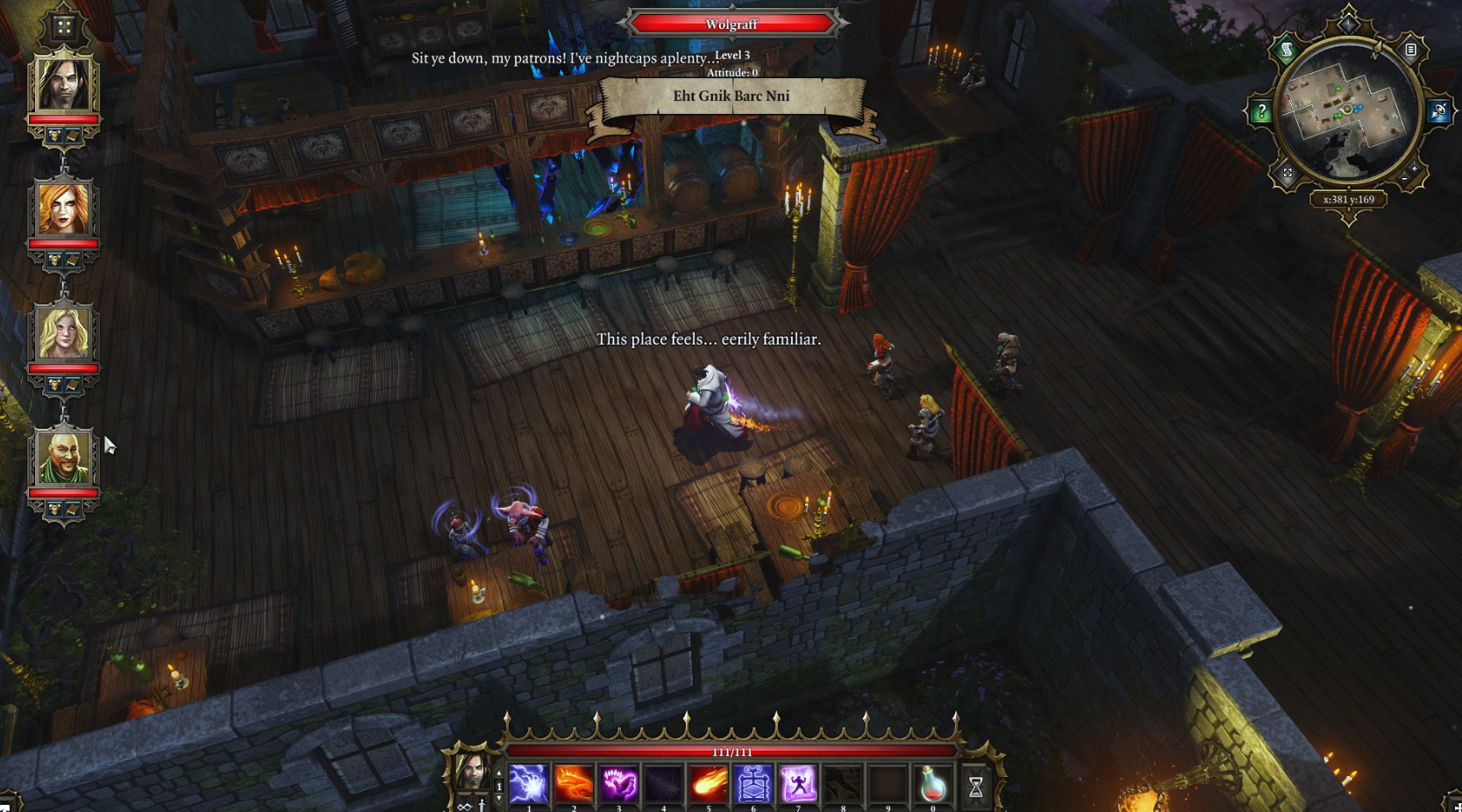The width and height of the screenshot is (1462, 812).
Task: Click the hourglass end-turn icon beside the hotbar
Action: click(975, 785)
